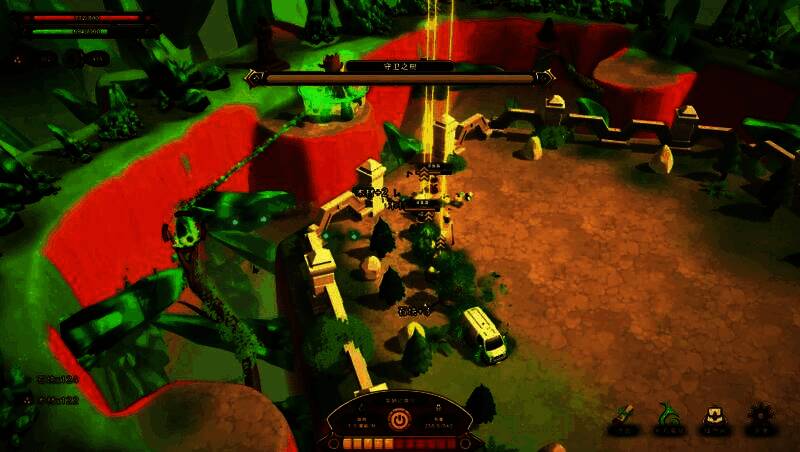Click the orange power button
Image resolution: width=800 pixels, height=452 pixels.
click(400, 420)
